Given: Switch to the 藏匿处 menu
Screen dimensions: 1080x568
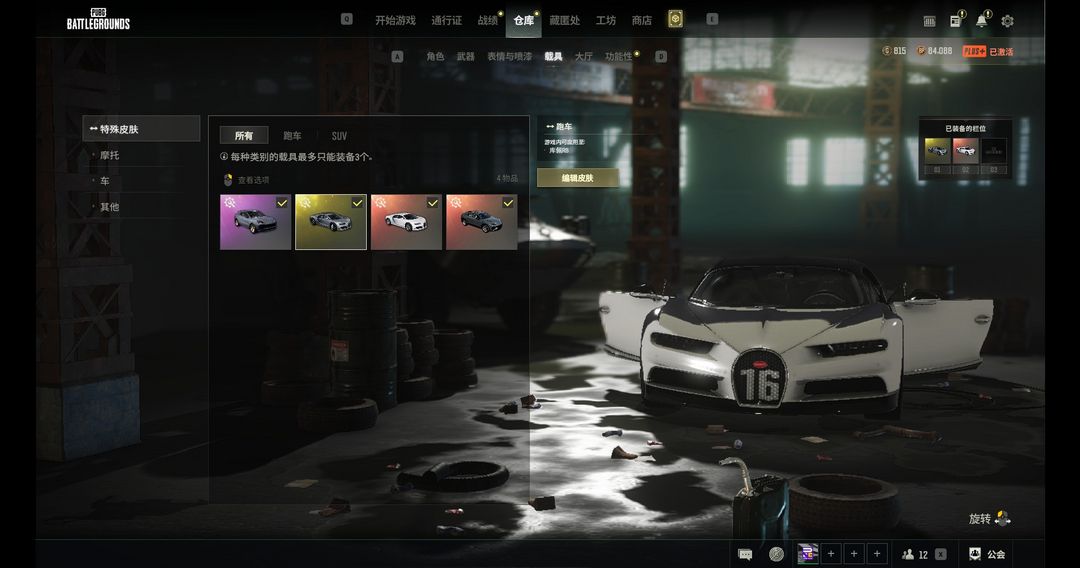Looking at the screenshot, I should (x=564, y=20).
